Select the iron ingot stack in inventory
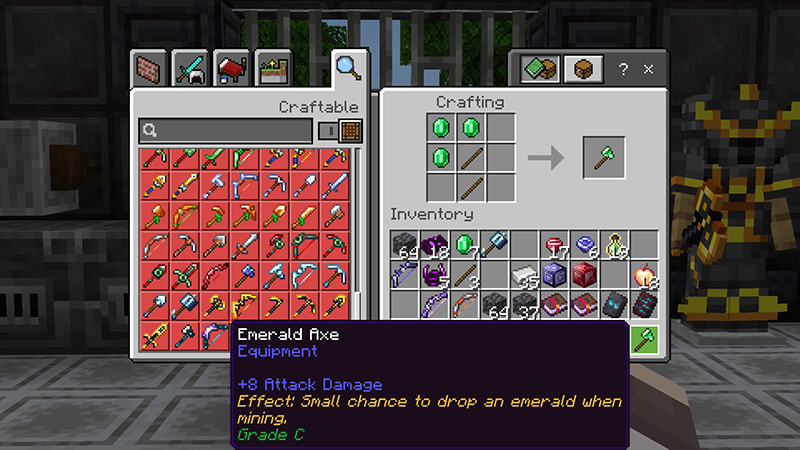Image resolution: width=800 pixels, height=450 pixels. point(525,274)
